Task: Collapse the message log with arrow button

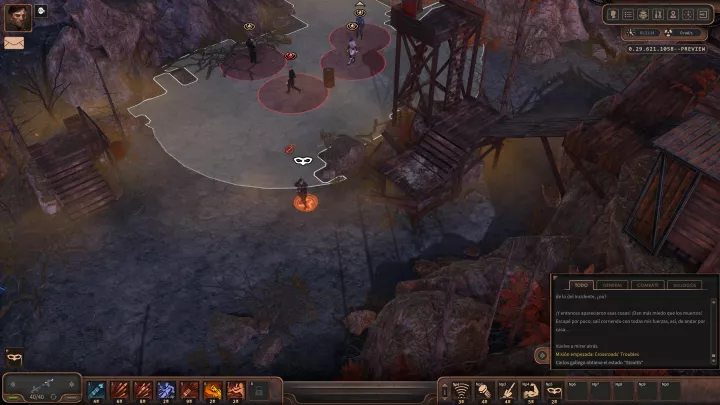Action: pyautogui.click(x=541, y=354)
